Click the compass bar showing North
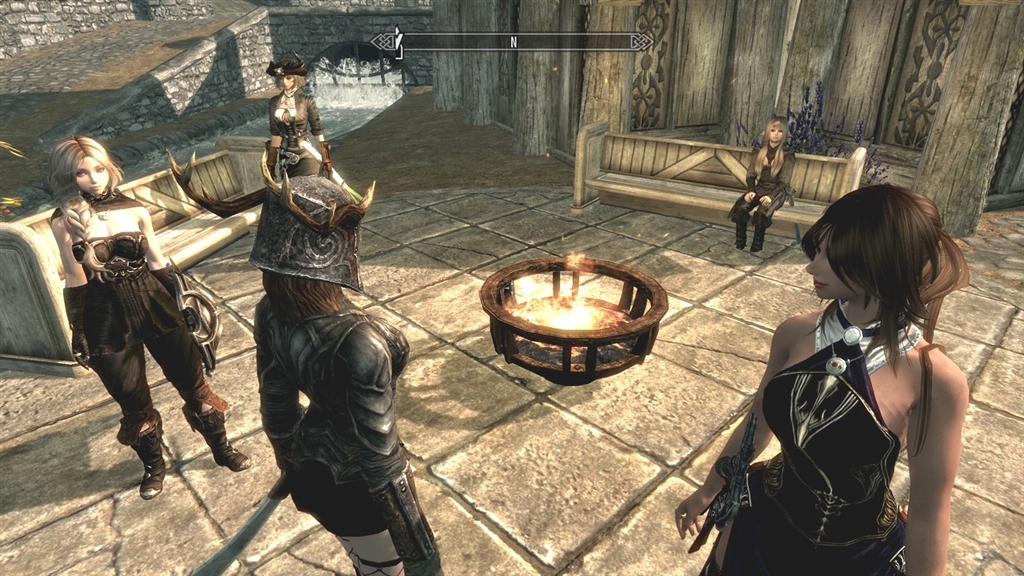This screenshot has height=576, width=1024. point(513,42)
